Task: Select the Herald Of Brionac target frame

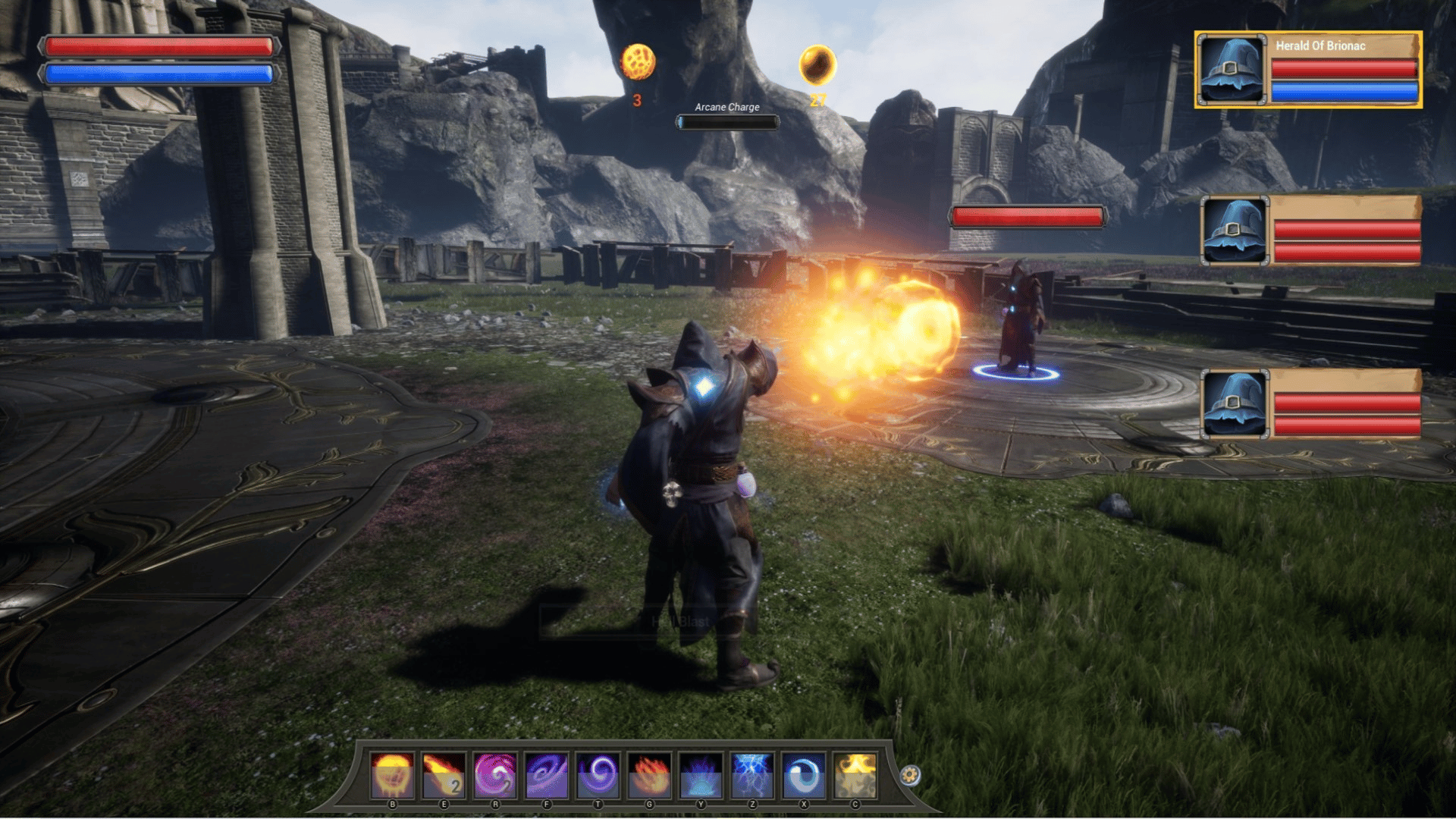Action: pyautogui.click(x=1308, y=70)
